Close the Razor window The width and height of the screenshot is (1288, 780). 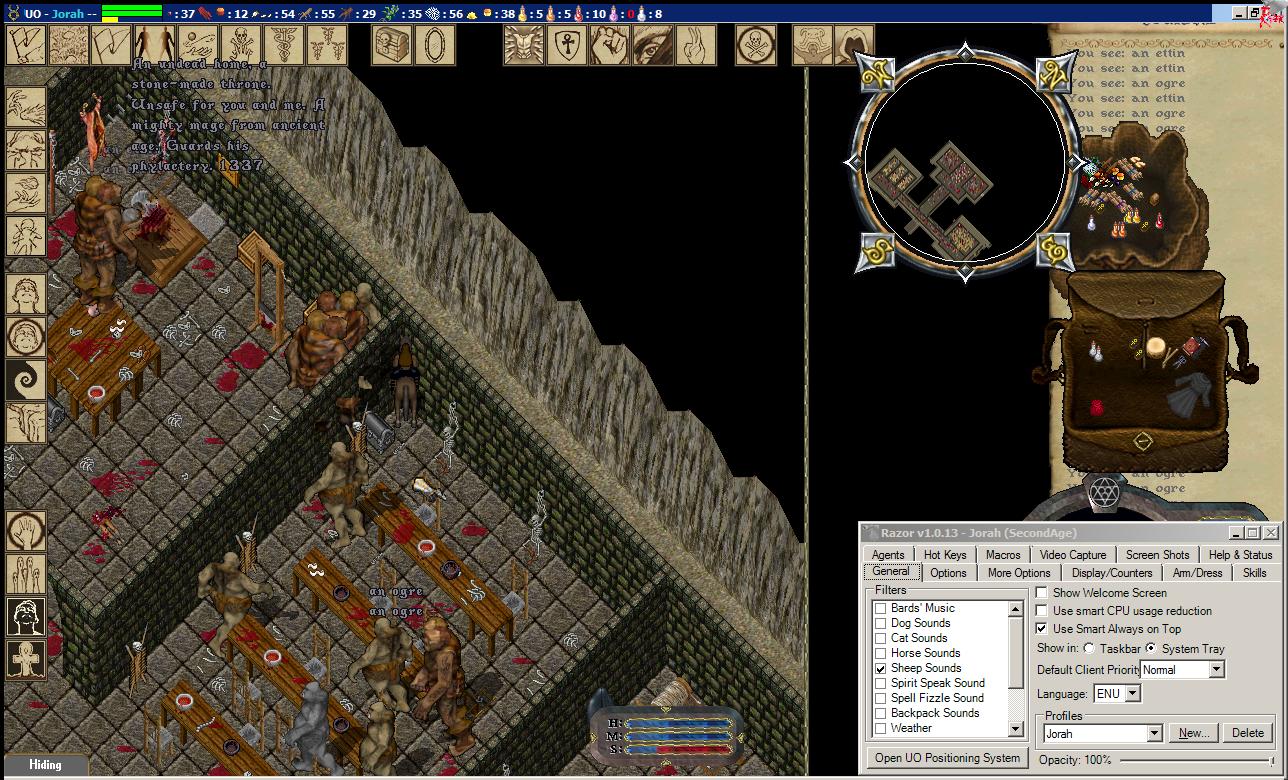click(1270, 533)
